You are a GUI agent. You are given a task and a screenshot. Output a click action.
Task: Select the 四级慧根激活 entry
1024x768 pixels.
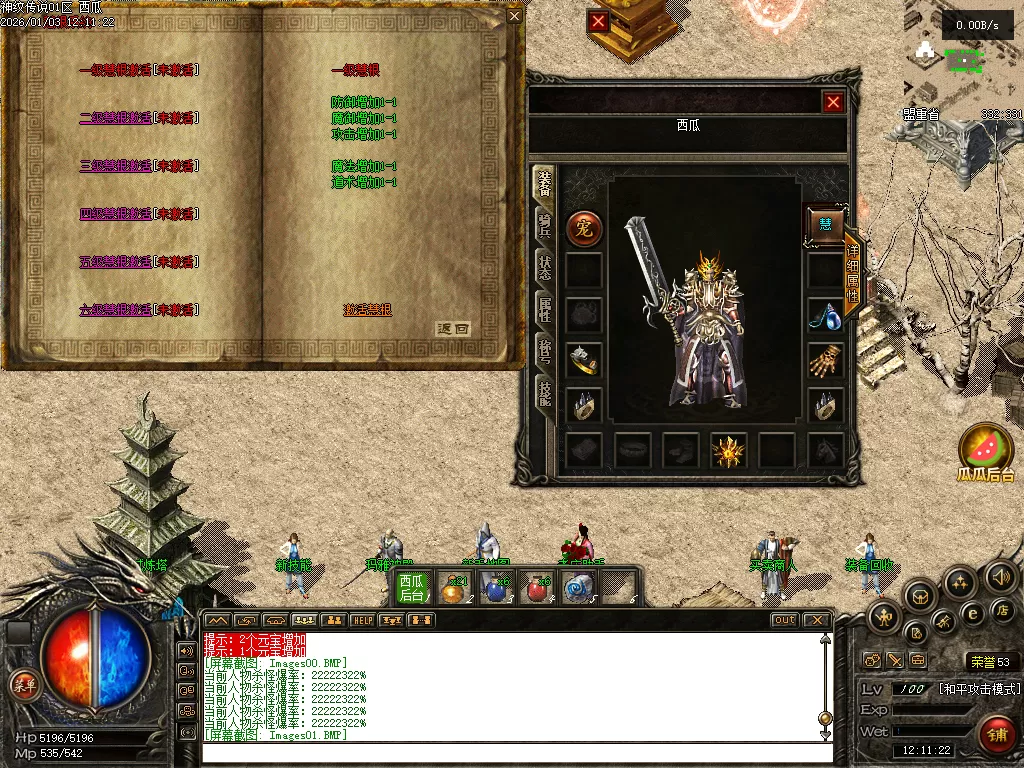(x=116, y=214)
